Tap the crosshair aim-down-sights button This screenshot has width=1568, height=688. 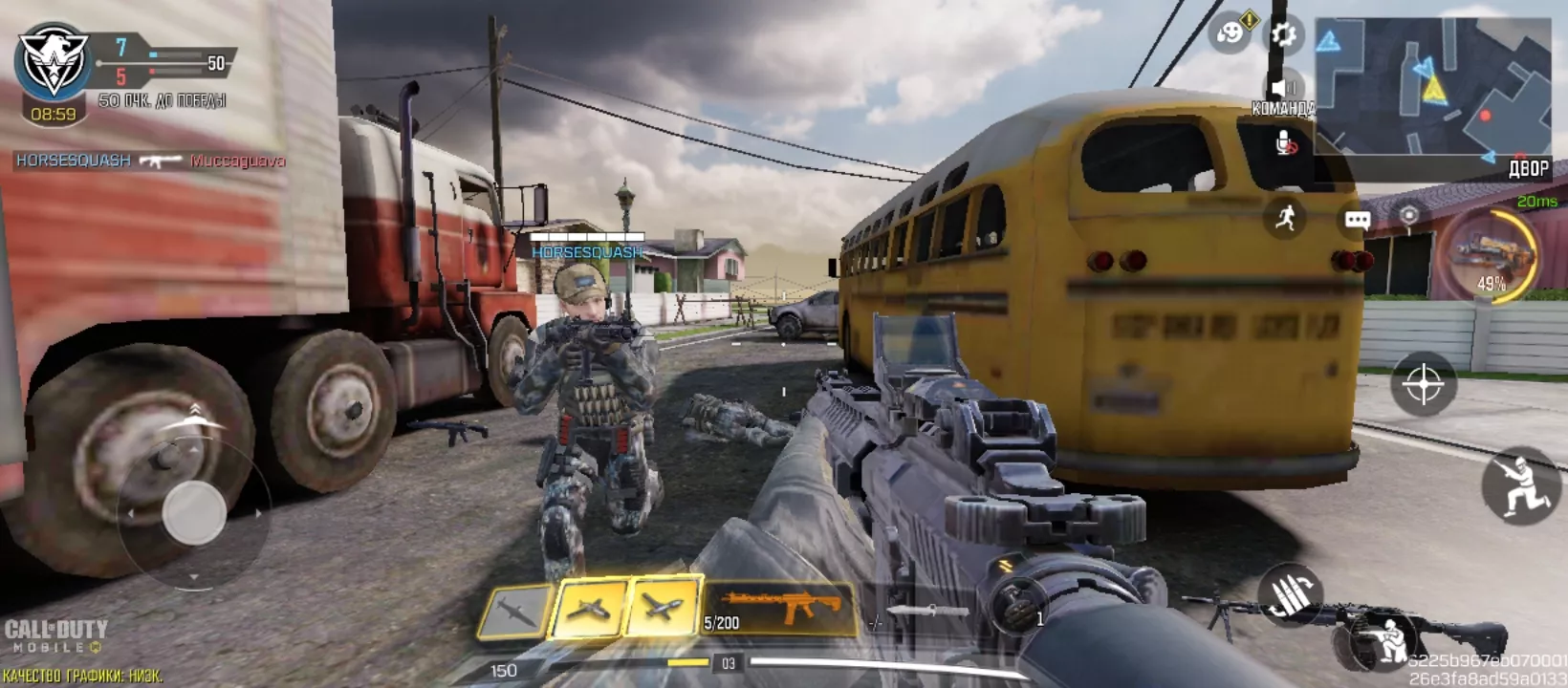point(1423,384)
